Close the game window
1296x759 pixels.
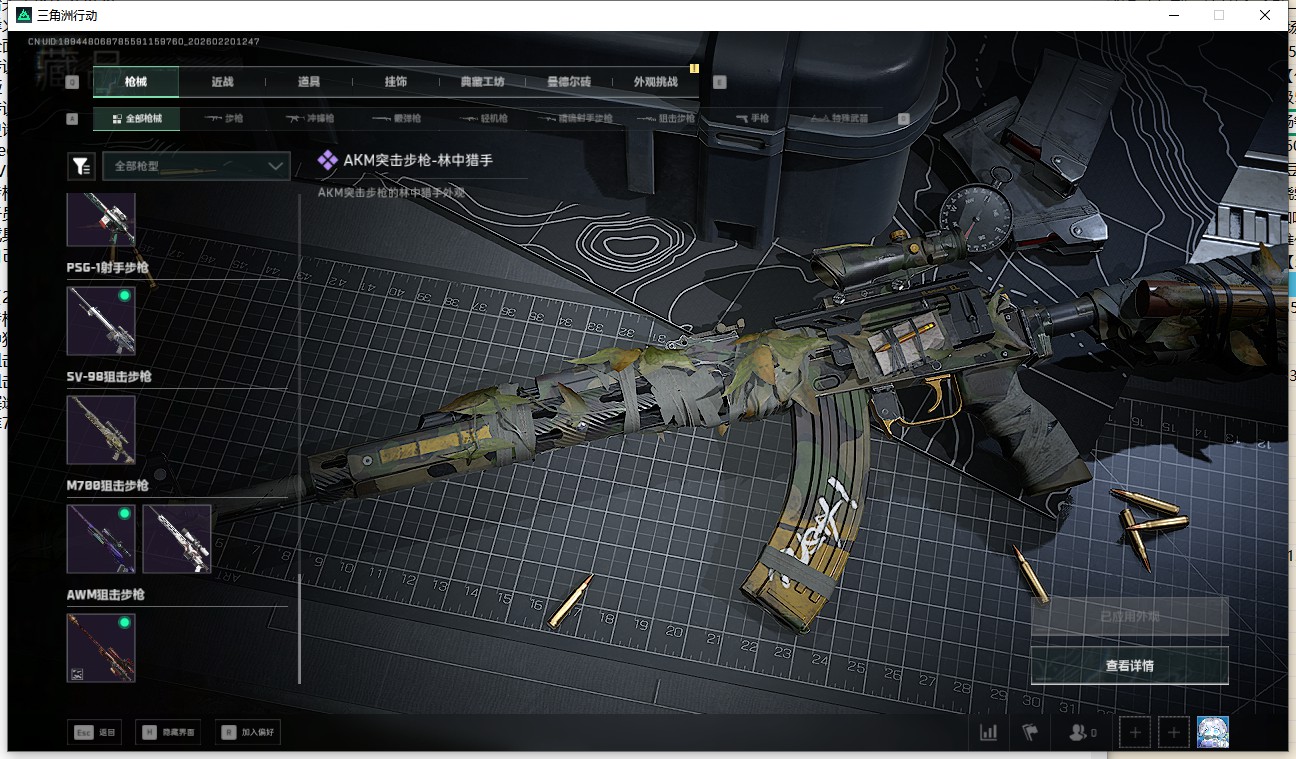pos(1265,15)
